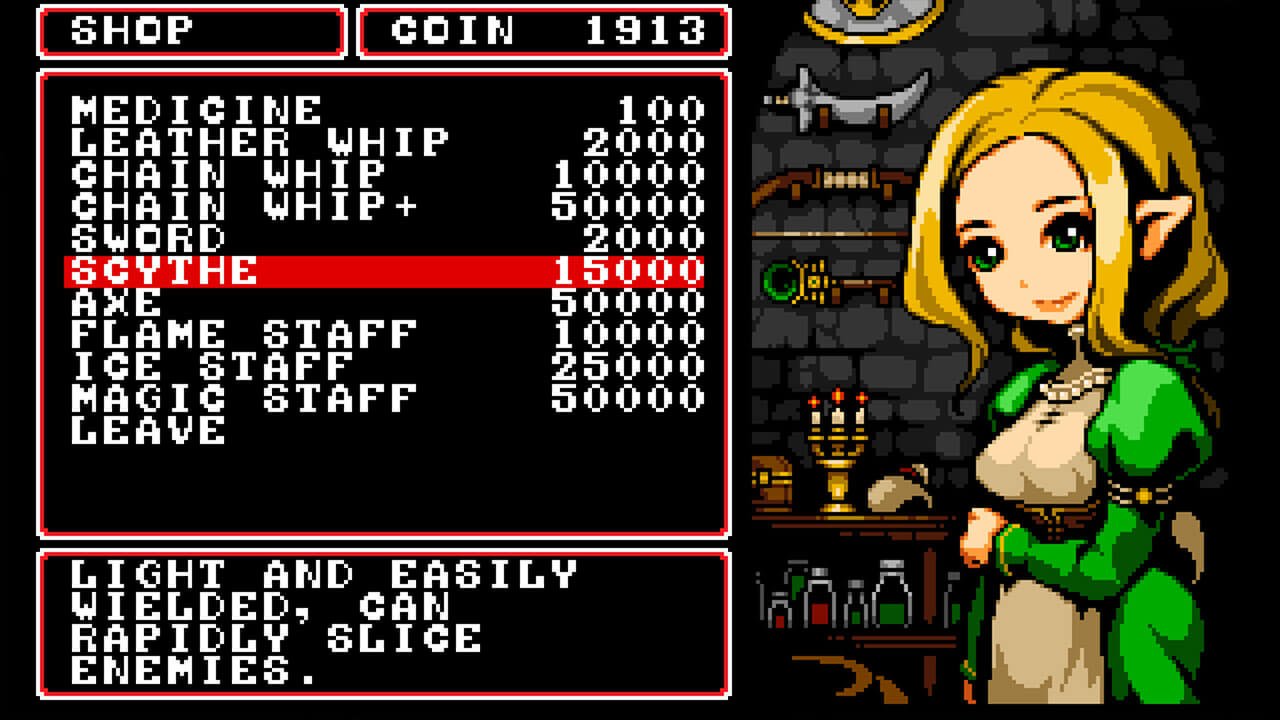1280x720 pixels.
Task: Choose the Leather Whip for 2000
Action: (x=260, y=142)
